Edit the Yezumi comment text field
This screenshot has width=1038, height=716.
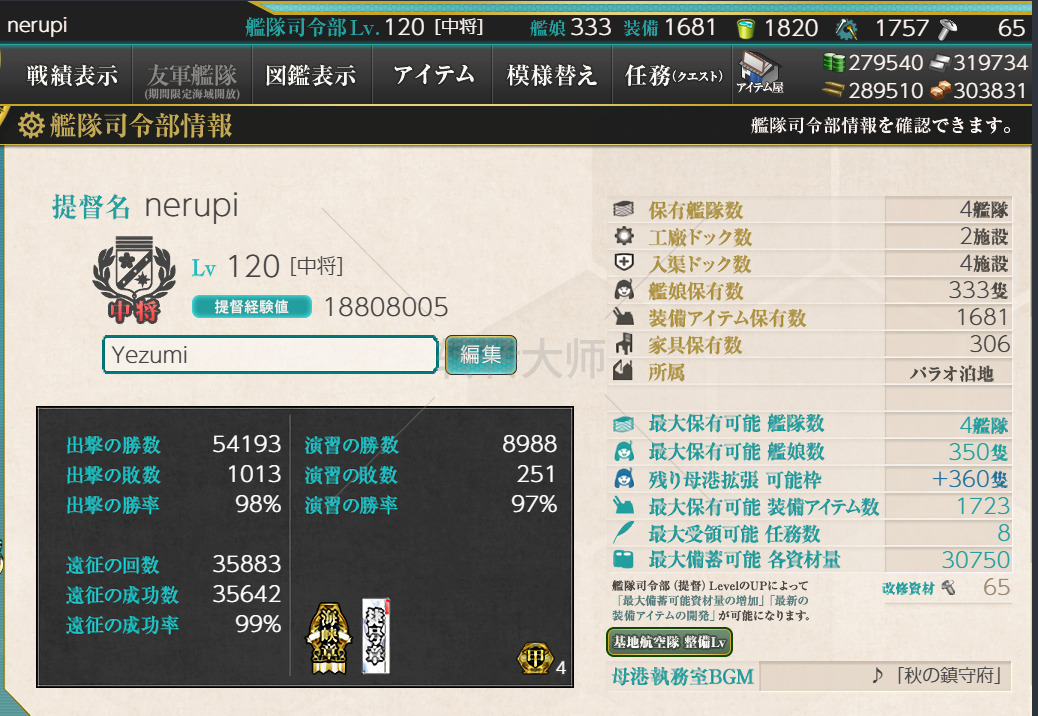click(270, 355)
